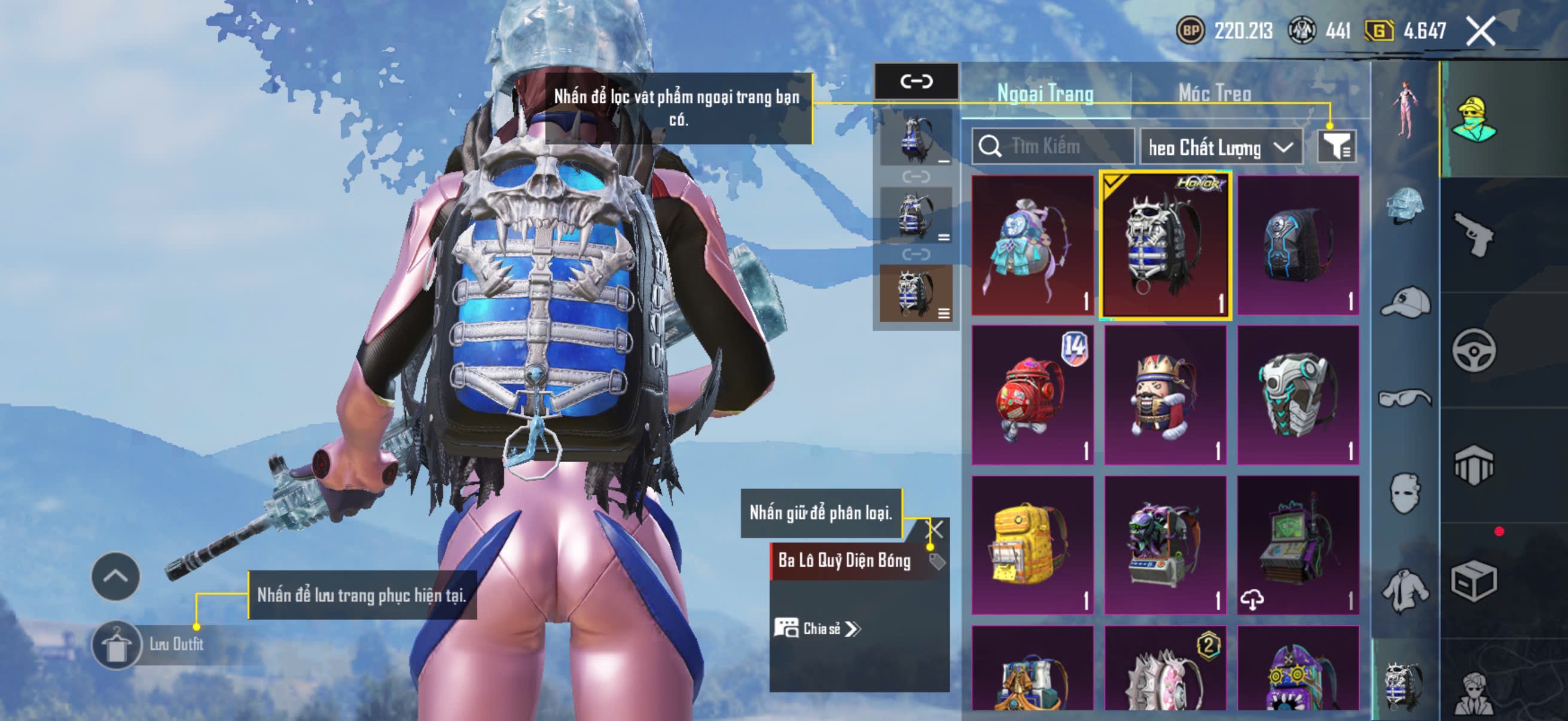Switch to the Móc Treo tab
Image resolution: width=1568 pixels, height=721 pixels.
coord(1215,93)
